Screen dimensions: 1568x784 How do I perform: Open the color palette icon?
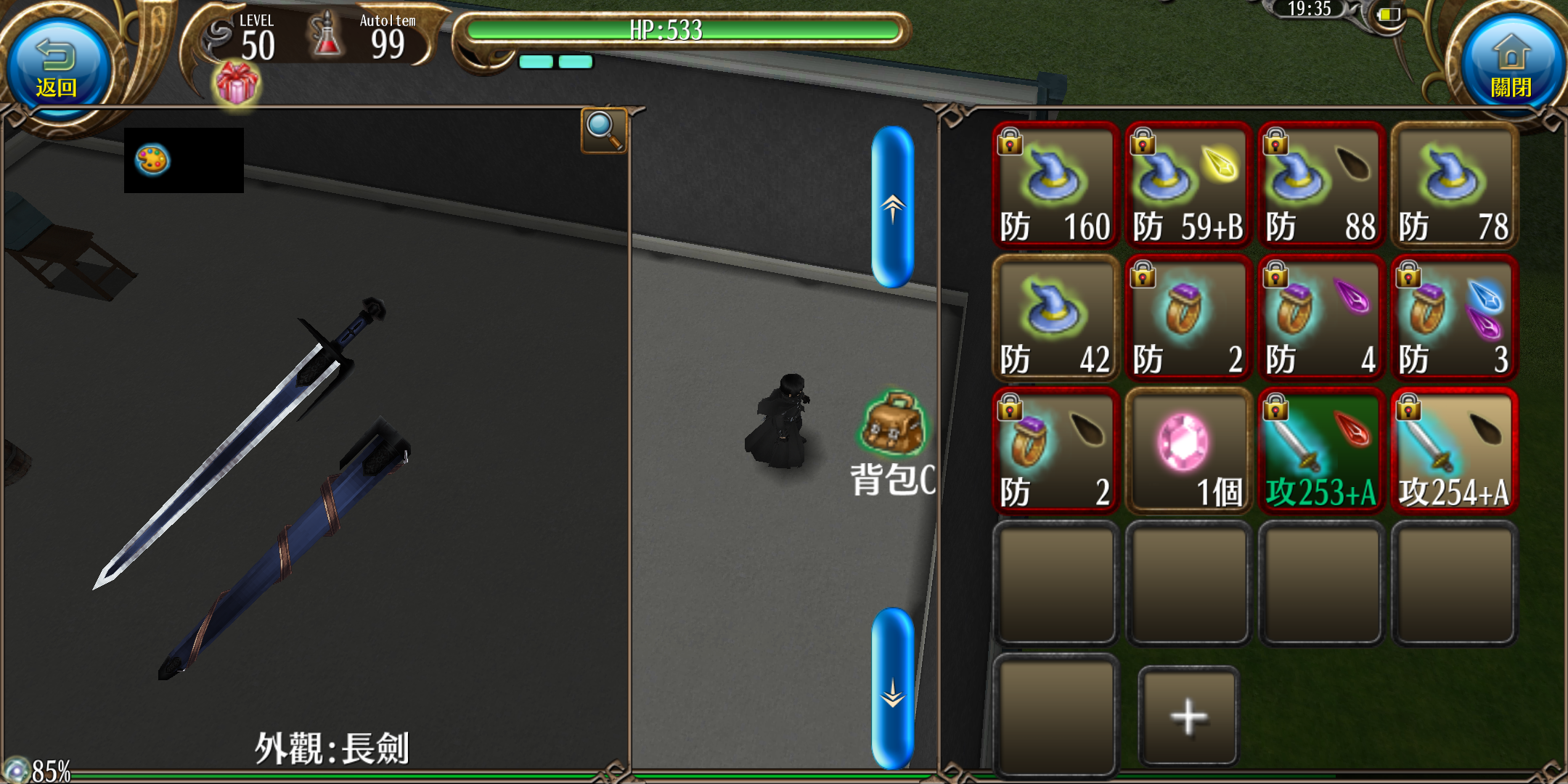tap(152, 160)
